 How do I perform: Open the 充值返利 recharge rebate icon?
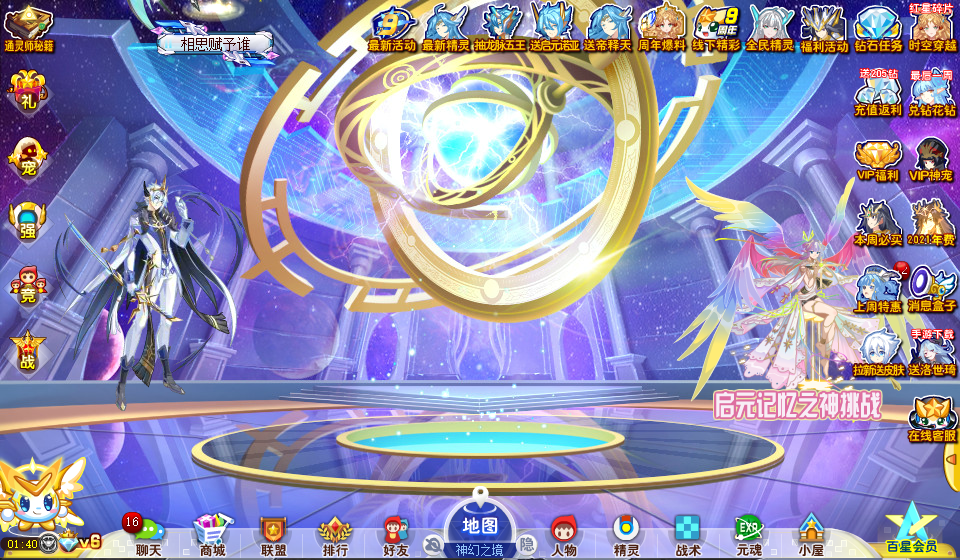click(878, 94)
